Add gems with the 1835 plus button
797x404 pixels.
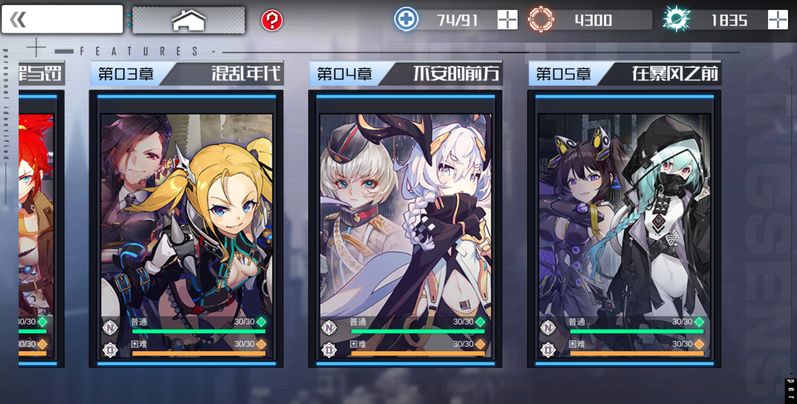(778, 19)
